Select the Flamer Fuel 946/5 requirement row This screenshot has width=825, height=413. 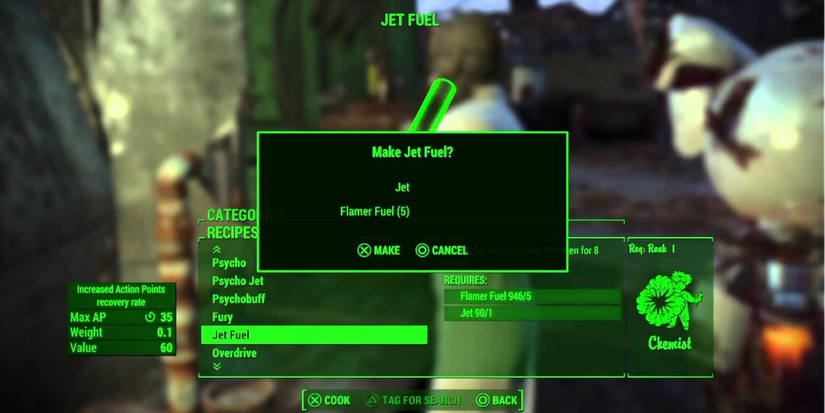point(533,297)
